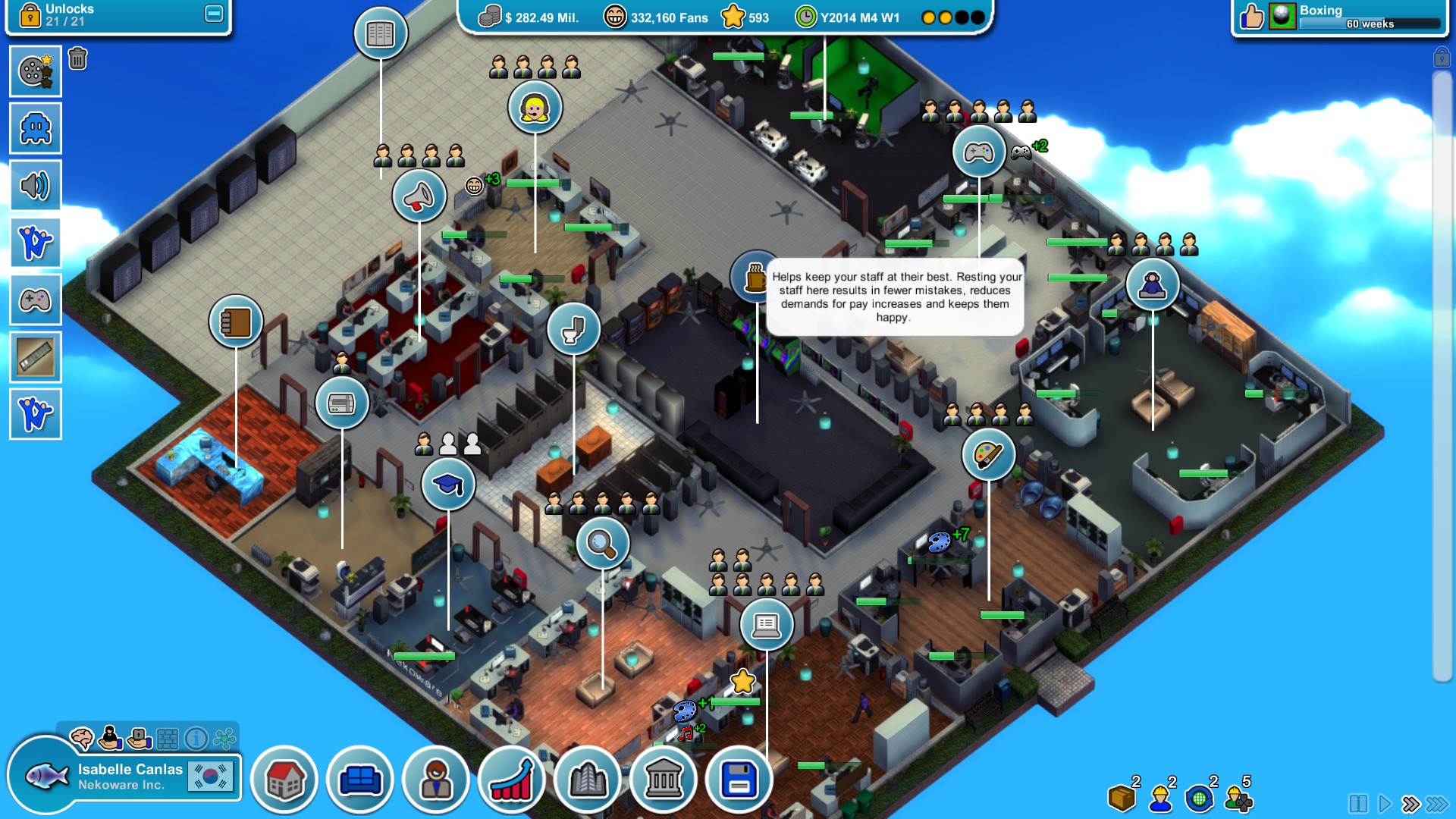This screenshot has width=1456, height=819.
Task: Open the build rooms menu via house icon
Action: click(x=283, y=778)
